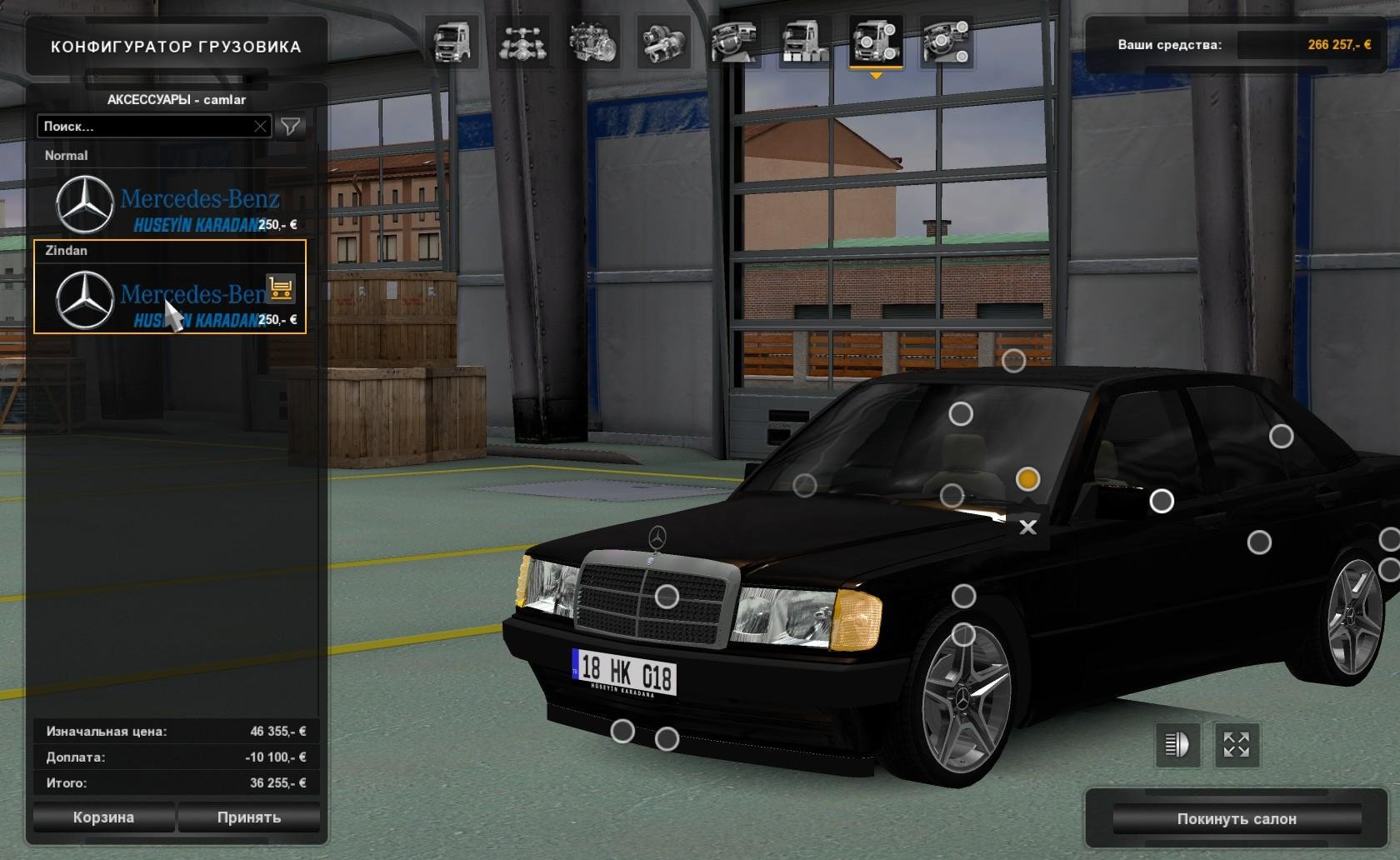Toggle the free camera view mode

point(1238,746)
